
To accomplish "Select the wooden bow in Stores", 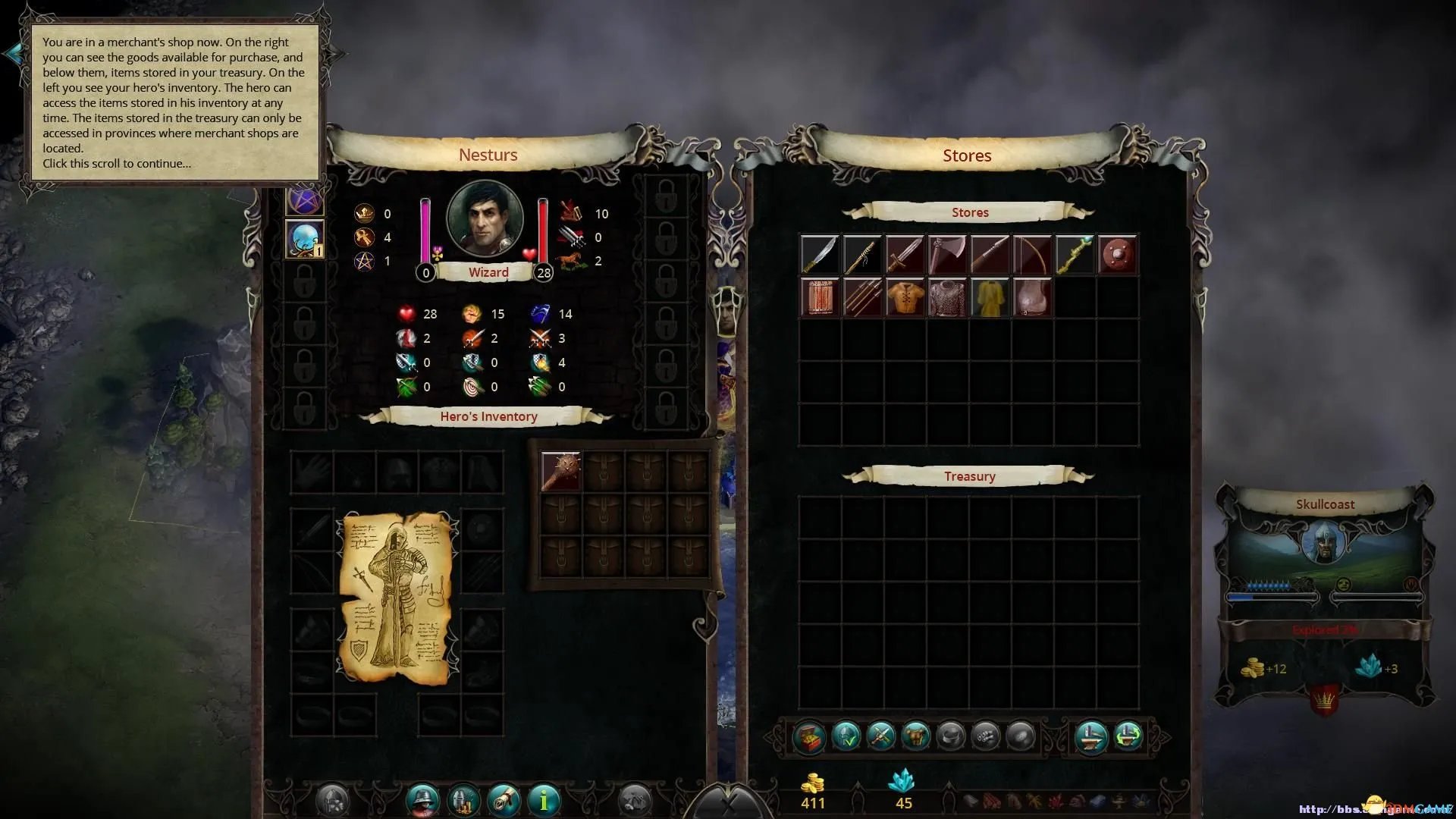I will click(1032, 255).
